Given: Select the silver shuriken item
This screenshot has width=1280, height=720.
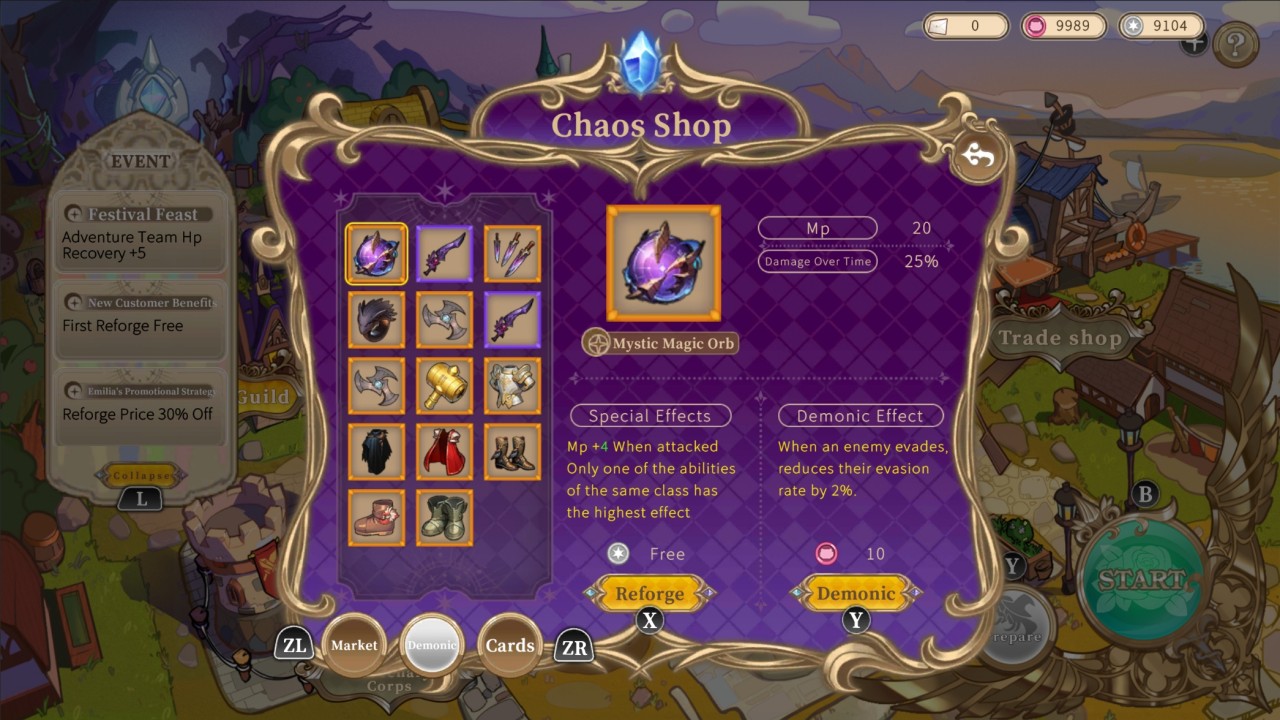Looking at the screenshot, I should tap(444, 319).
